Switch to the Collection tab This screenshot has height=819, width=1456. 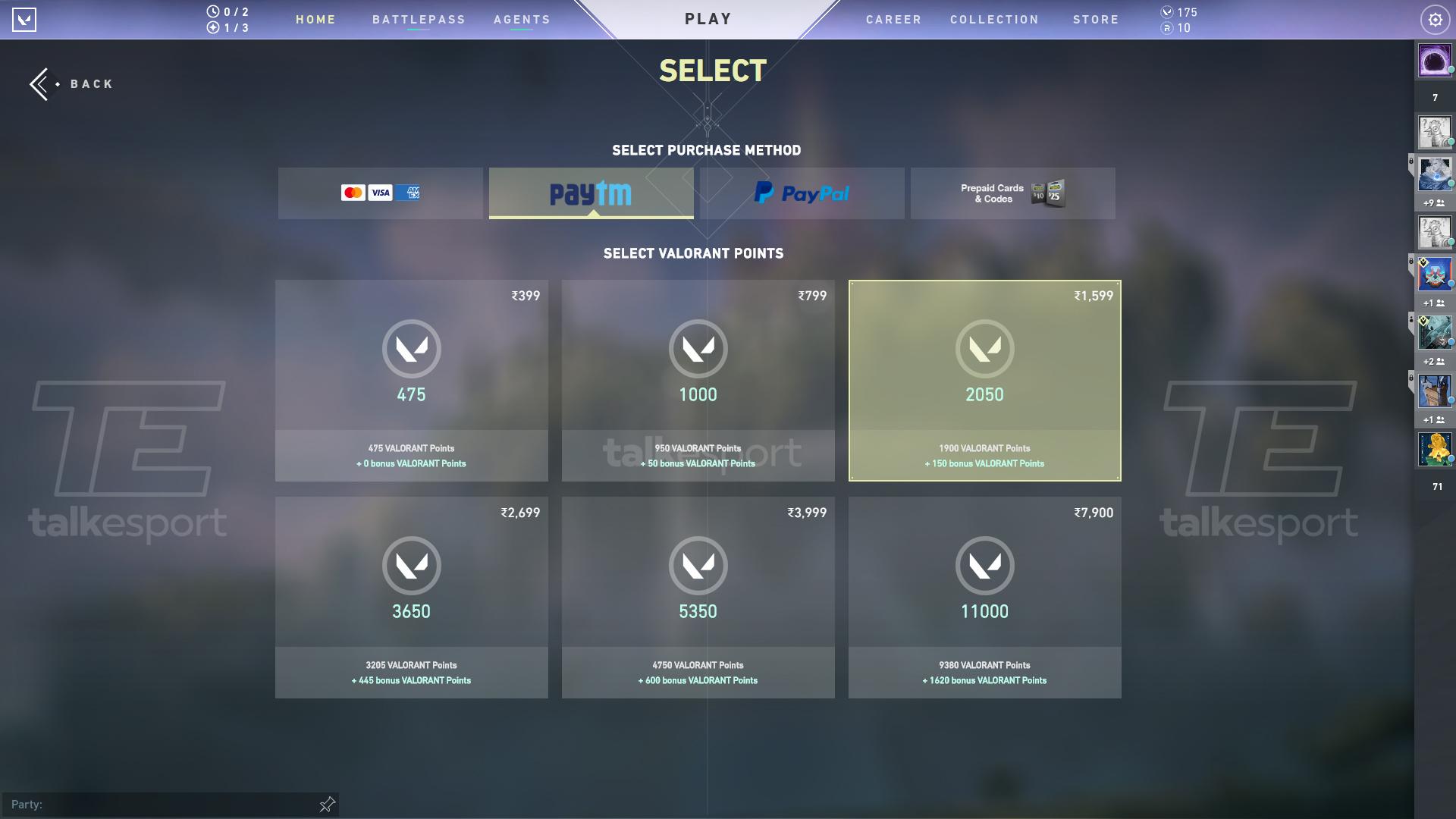pos(994,20)
